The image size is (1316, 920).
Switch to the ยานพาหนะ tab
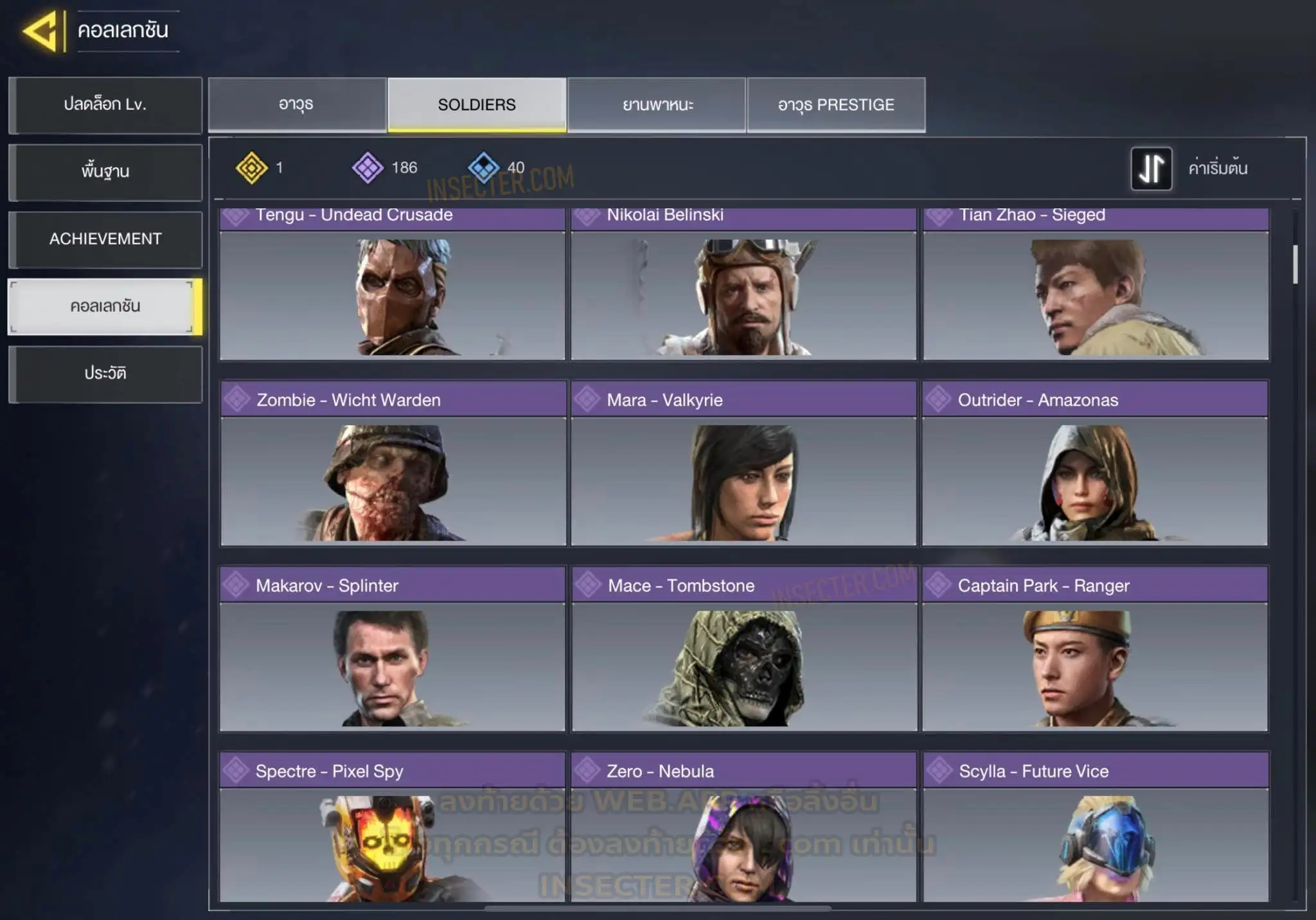pos(657,105)
